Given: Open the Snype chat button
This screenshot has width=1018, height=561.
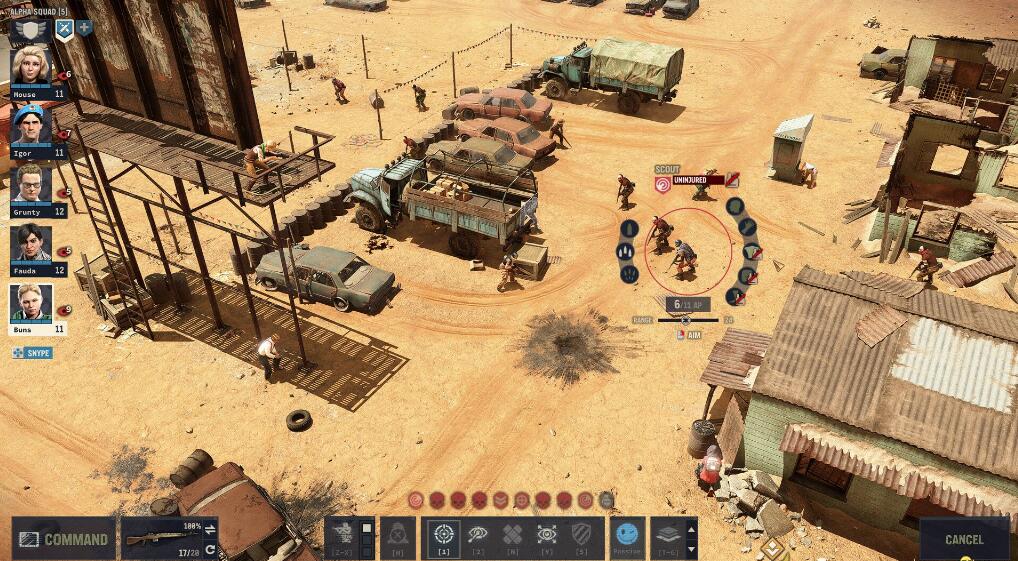Looking at the screenshot, I should point(32,353).
